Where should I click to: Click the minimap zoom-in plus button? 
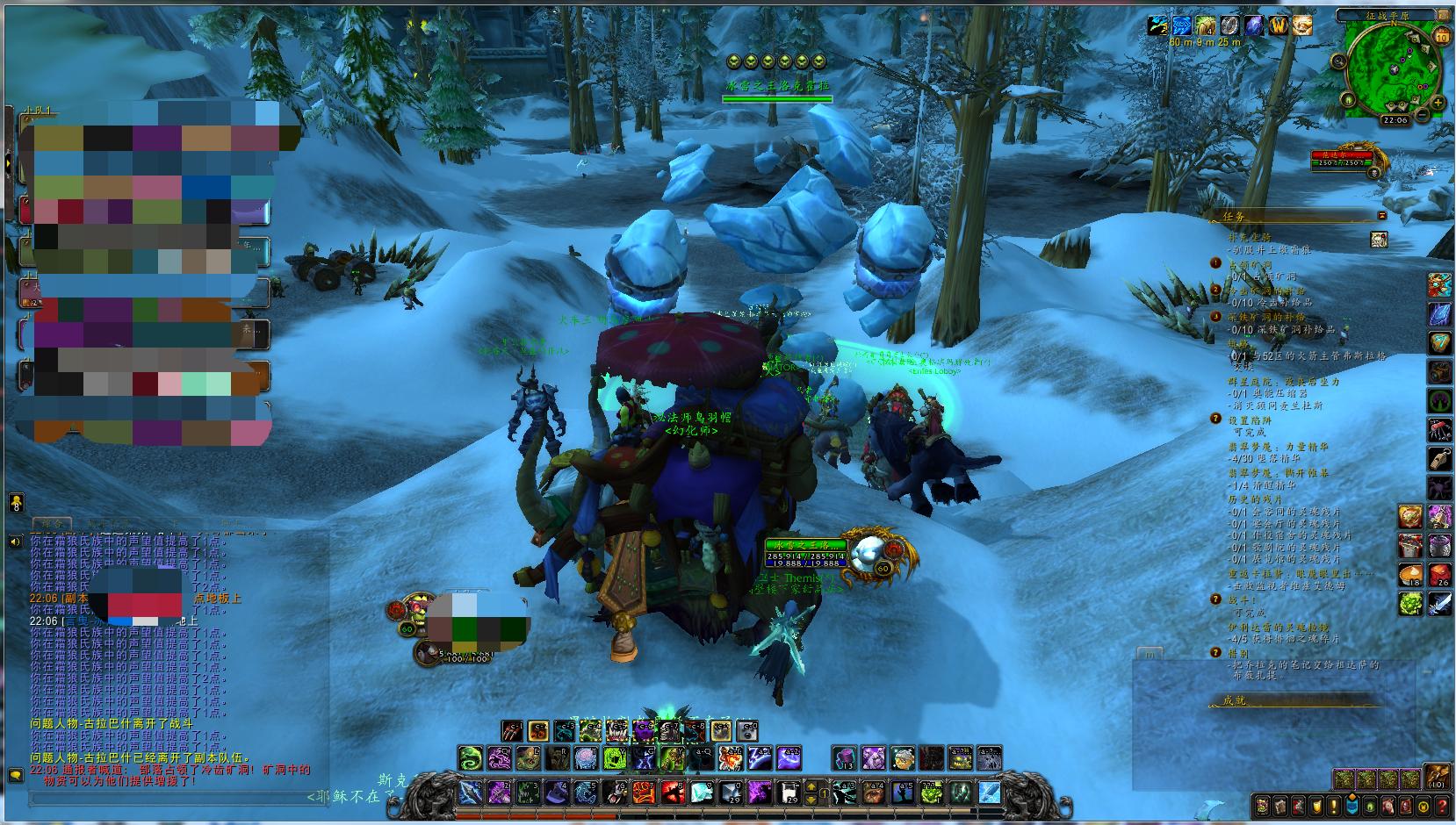(1438, 104)
